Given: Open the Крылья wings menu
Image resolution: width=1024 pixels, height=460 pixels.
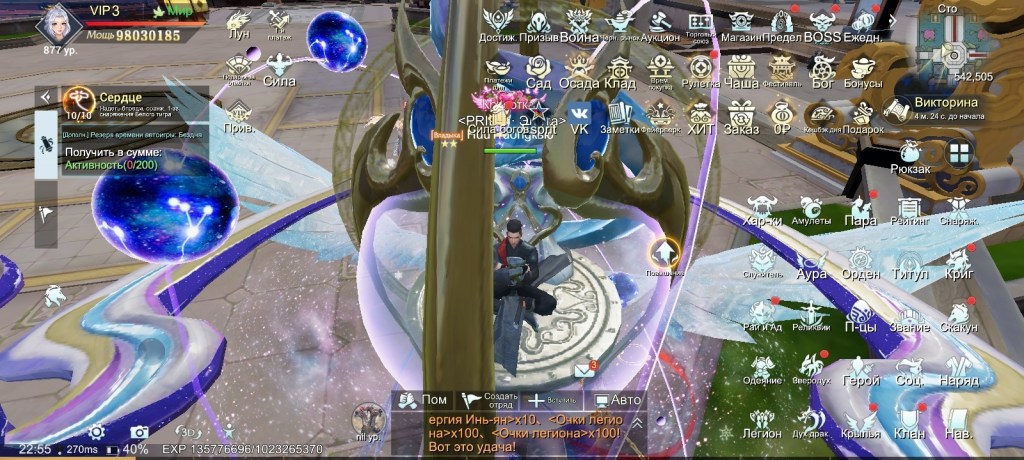Looking at the screenshot, I should [860, 424].
